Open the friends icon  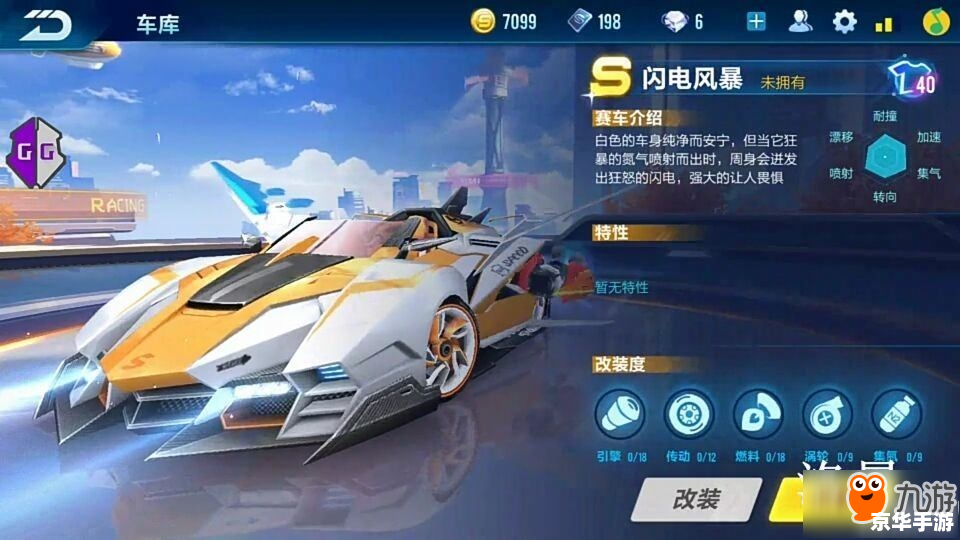pyautogui.click(x=800, y=21)
